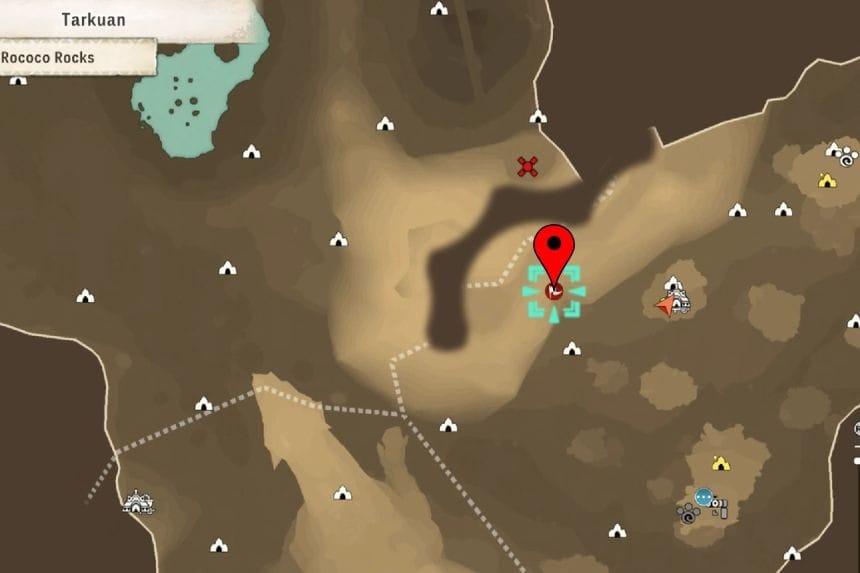860x573 pixels.
Task: Choose the yellow den icon below the spiral marker
Action: pos(826,180)
